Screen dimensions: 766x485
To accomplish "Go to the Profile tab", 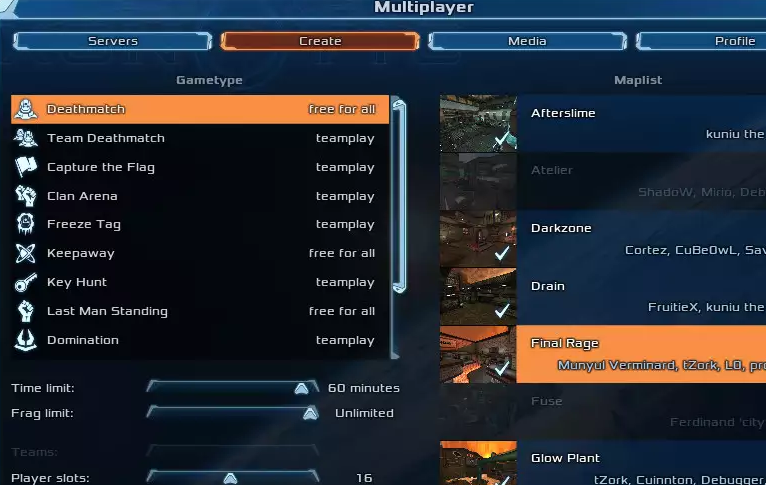I will (720, 41).
